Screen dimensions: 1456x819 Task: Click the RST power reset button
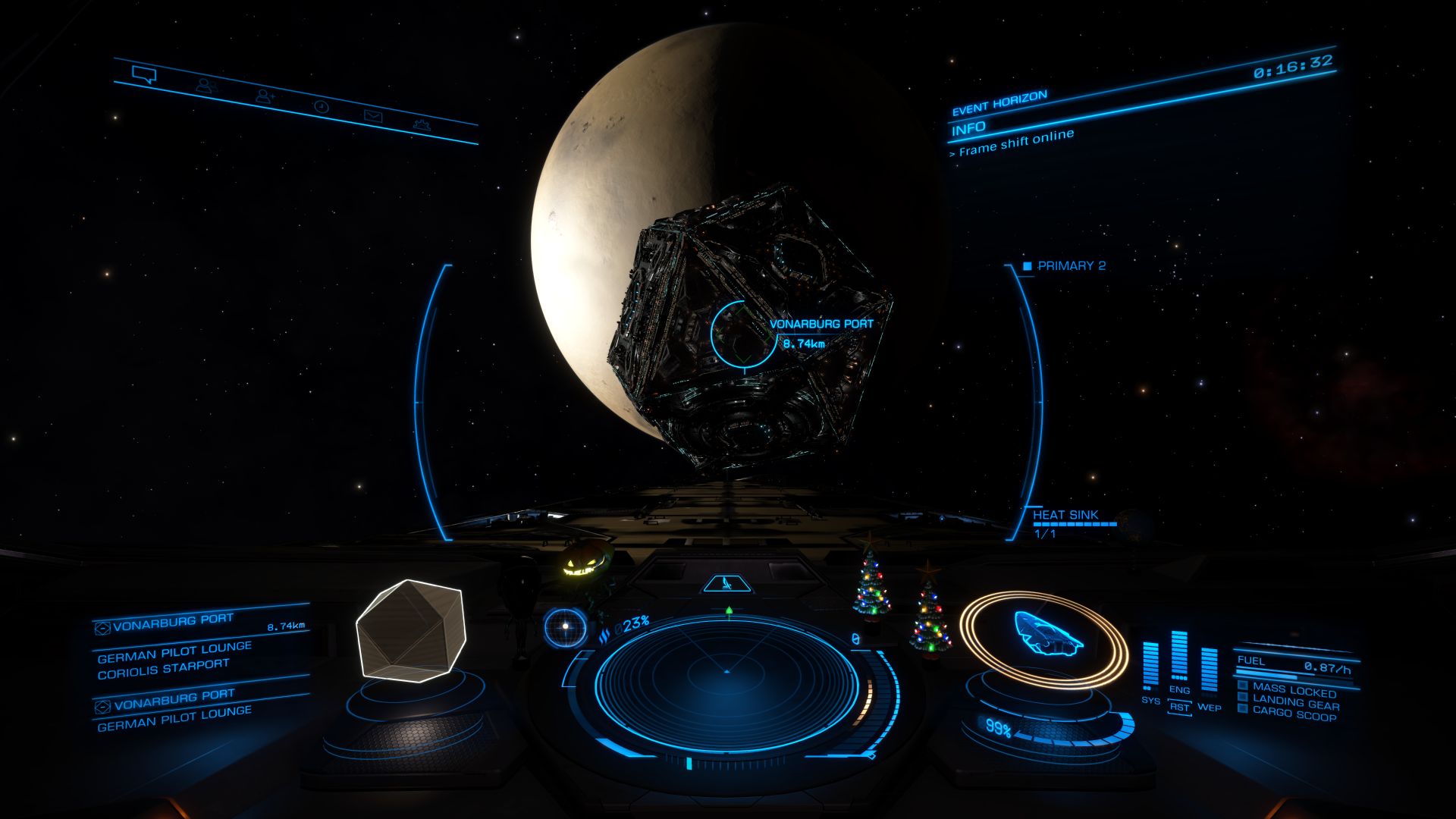(1179, 708)
